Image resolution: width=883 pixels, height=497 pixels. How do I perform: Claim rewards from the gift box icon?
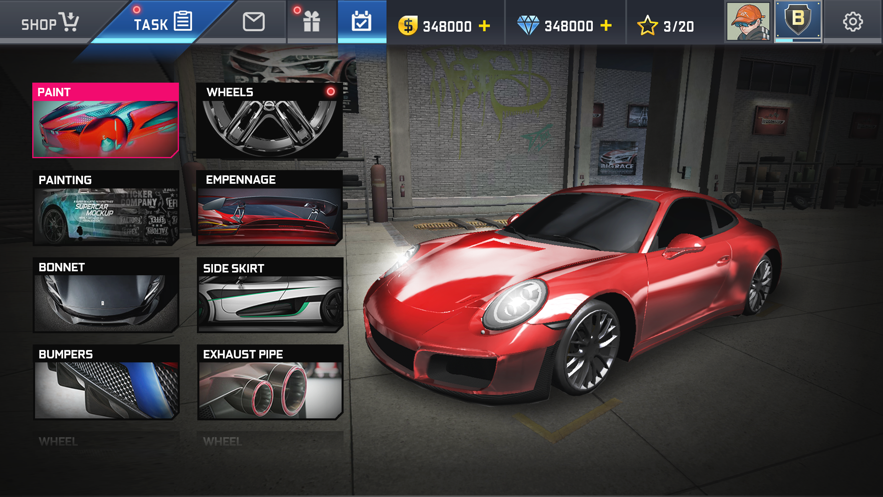pos(311,22)
